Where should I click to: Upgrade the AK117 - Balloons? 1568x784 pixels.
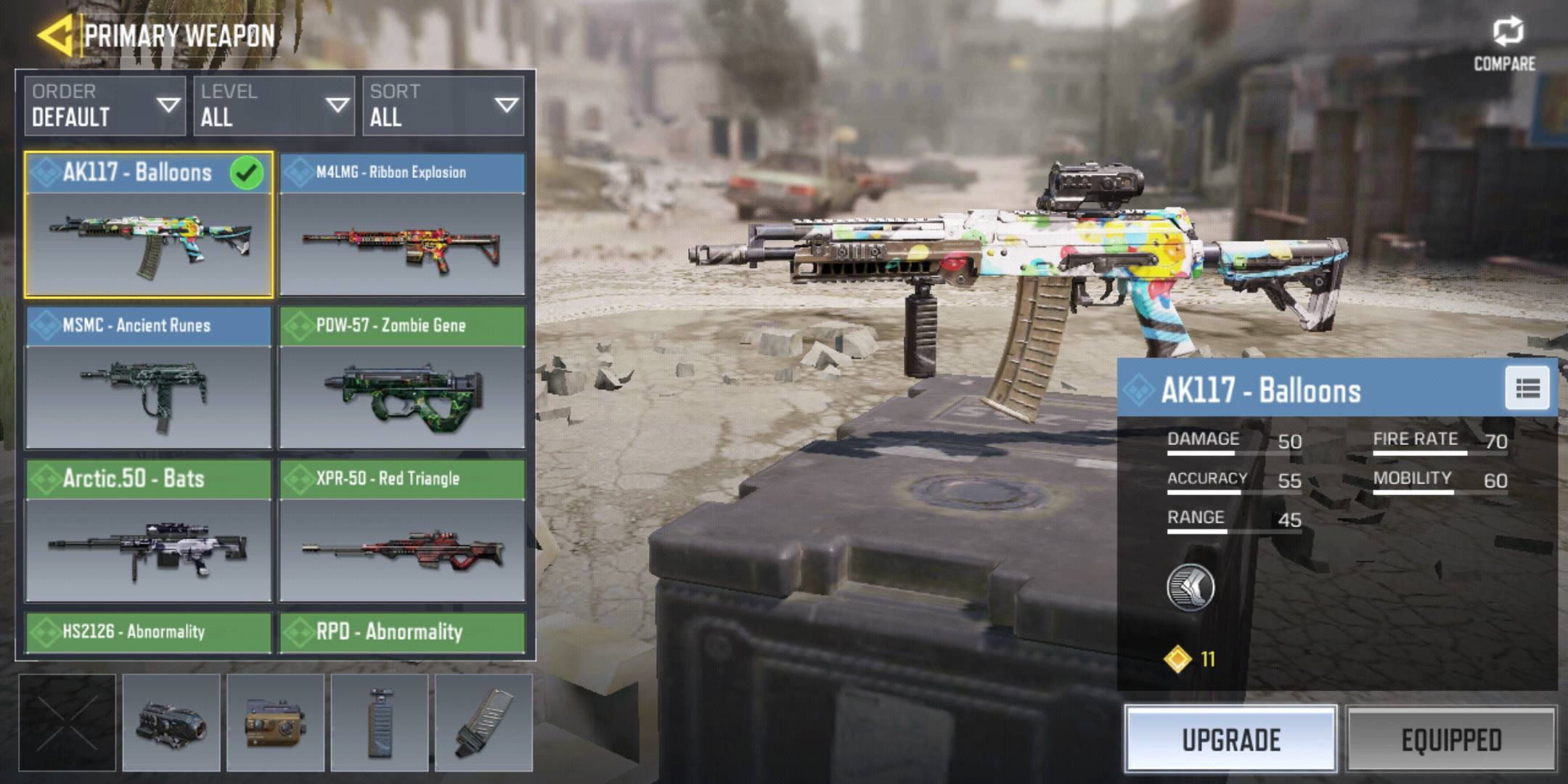coord(1231,740)
